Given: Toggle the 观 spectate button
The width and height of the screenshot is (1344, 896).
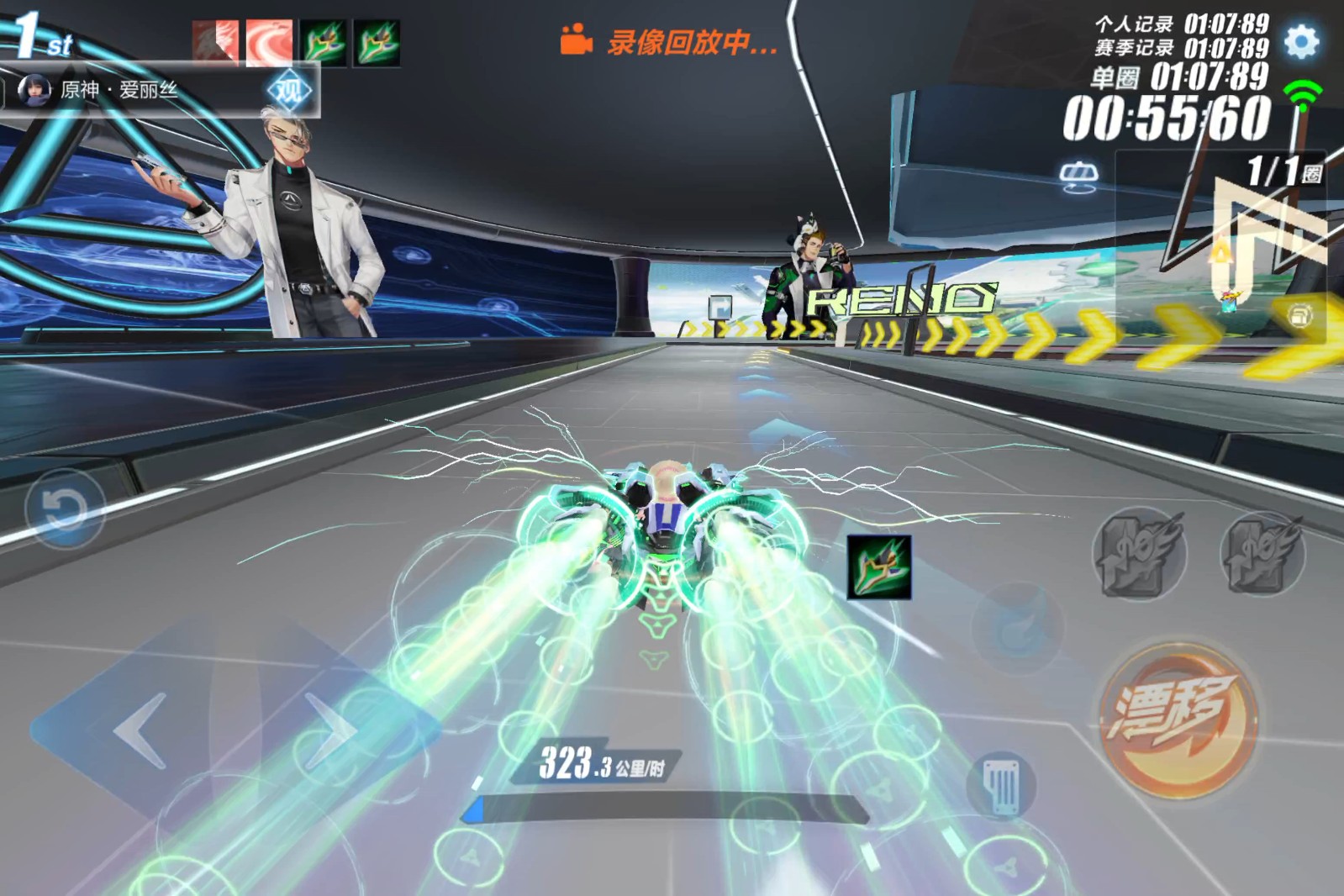Looking at the screenshot, I should click(x=289, y=90).
